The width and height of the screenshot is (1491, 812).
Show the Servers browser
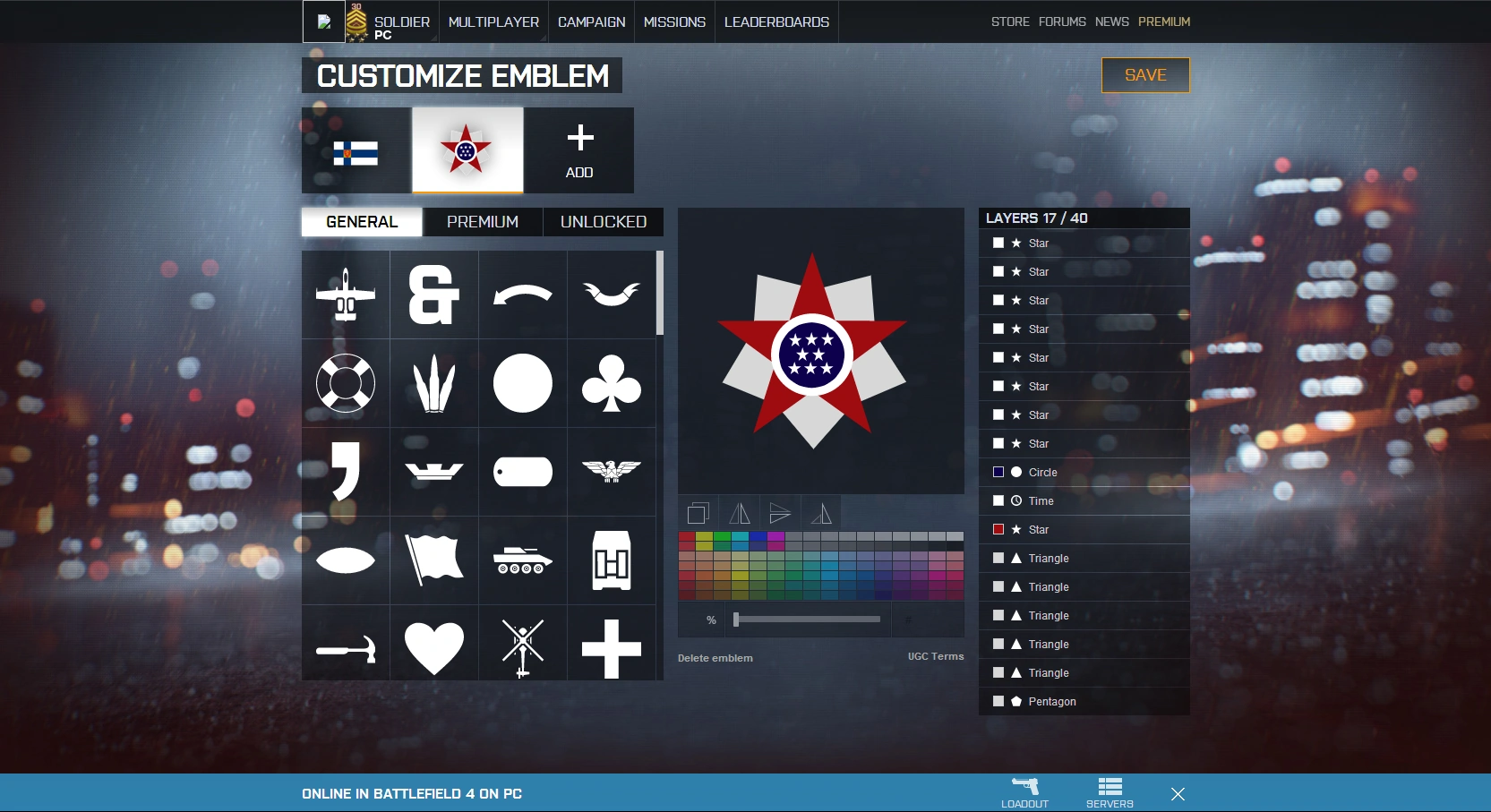click(x=1110, y=793)
